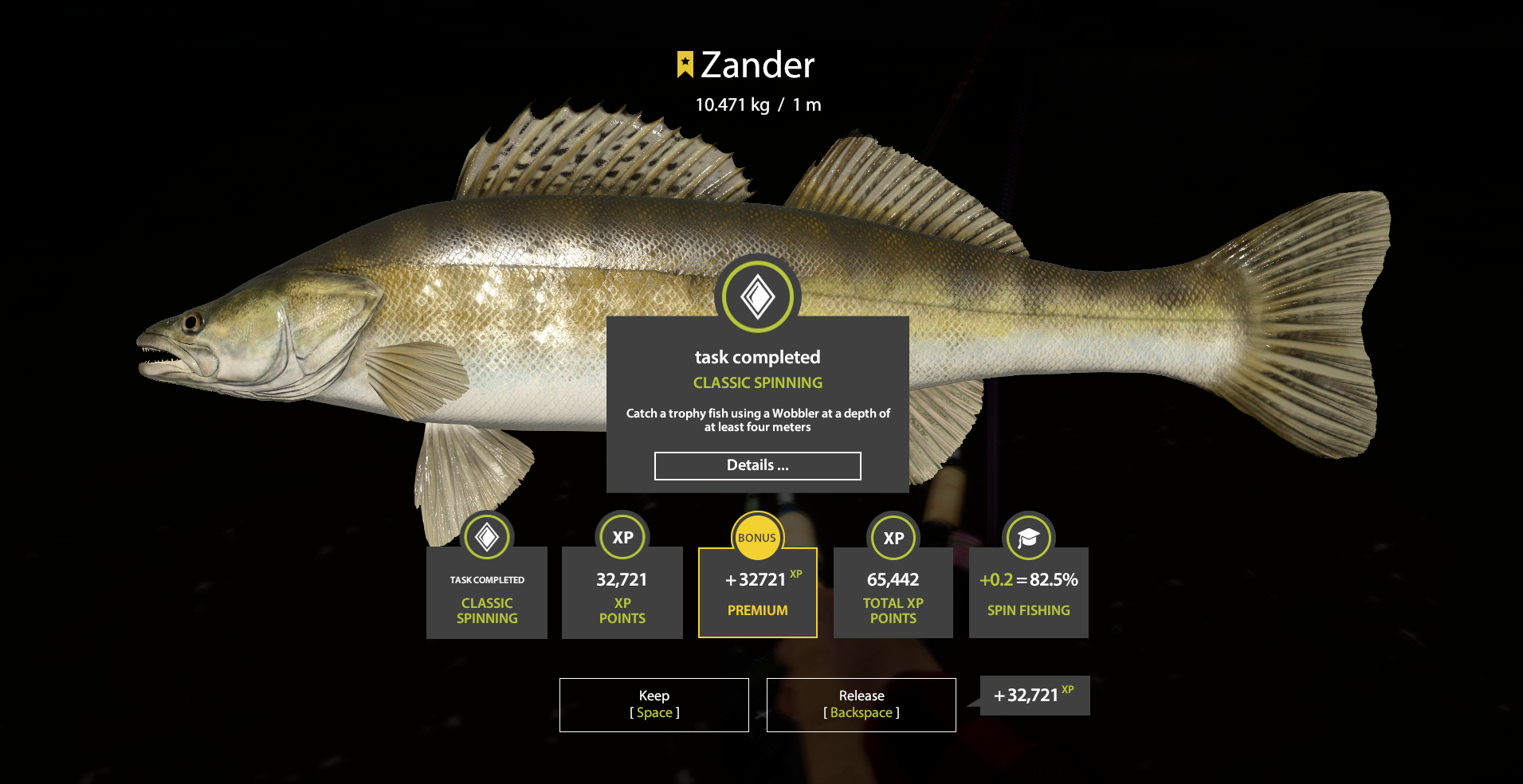Click the 32,721 XP Points tile
The height and width of the screenshot is (784, 1523).
pyautogui.click(x=622, y=593)
